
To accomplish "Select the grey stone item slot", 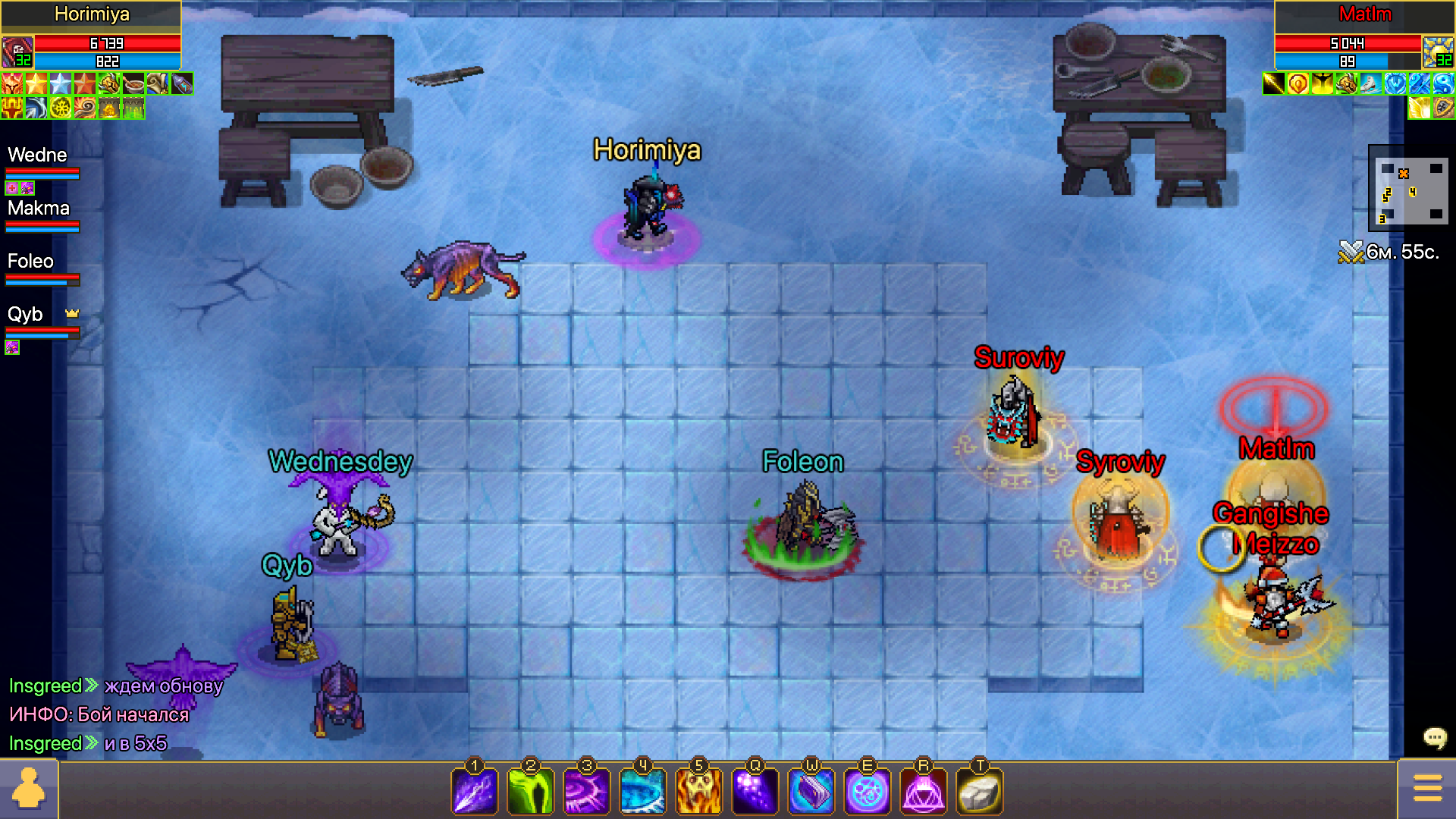I will point(980,791).
